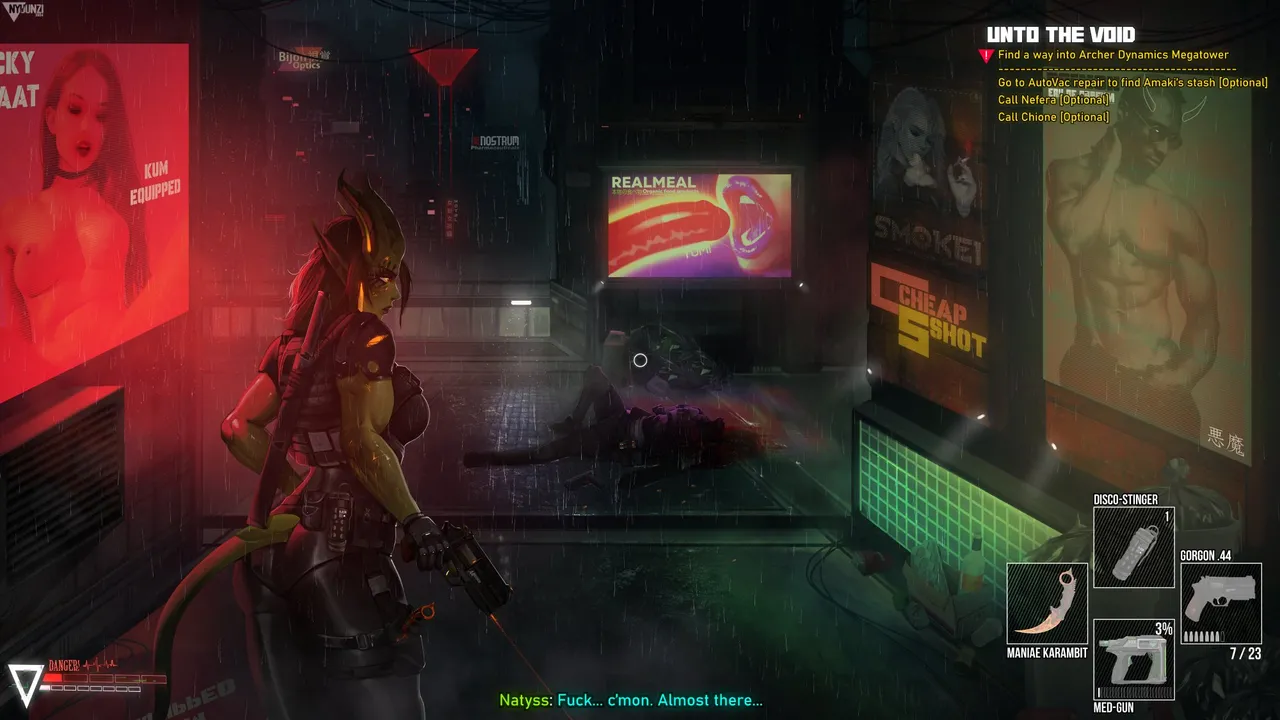Choose the Maniae Karambit knife slot

click(1046, 603)
